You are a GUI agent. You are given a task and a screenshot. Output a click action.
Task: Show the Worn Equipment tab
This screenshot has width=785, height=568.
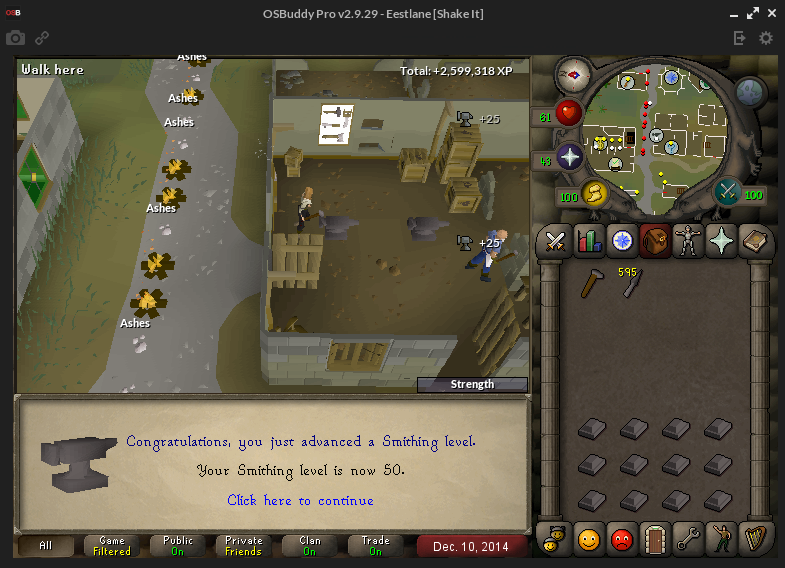coord(687,241)
